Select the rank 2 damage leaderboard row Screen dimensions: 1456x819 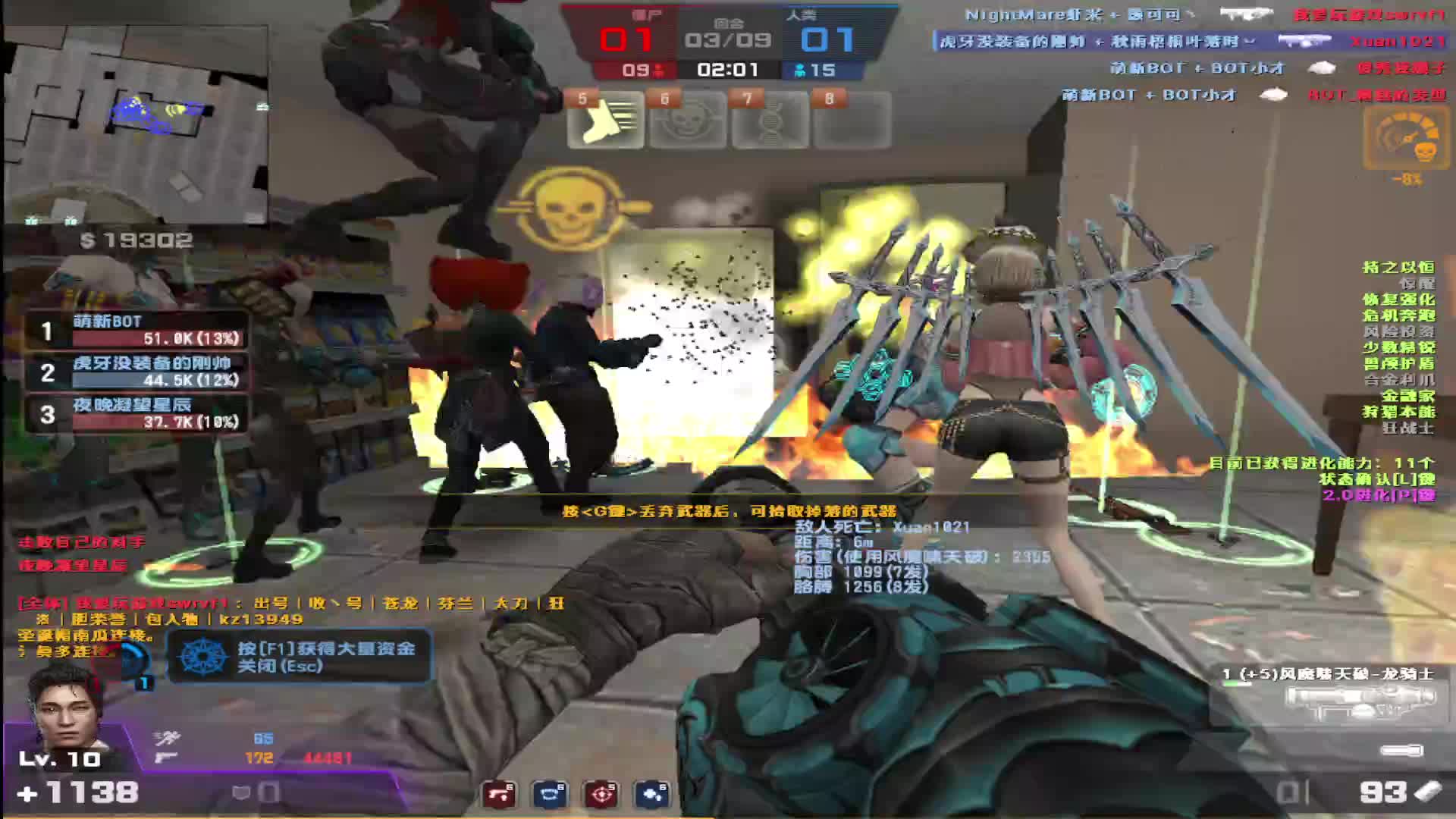click(138, 372)
